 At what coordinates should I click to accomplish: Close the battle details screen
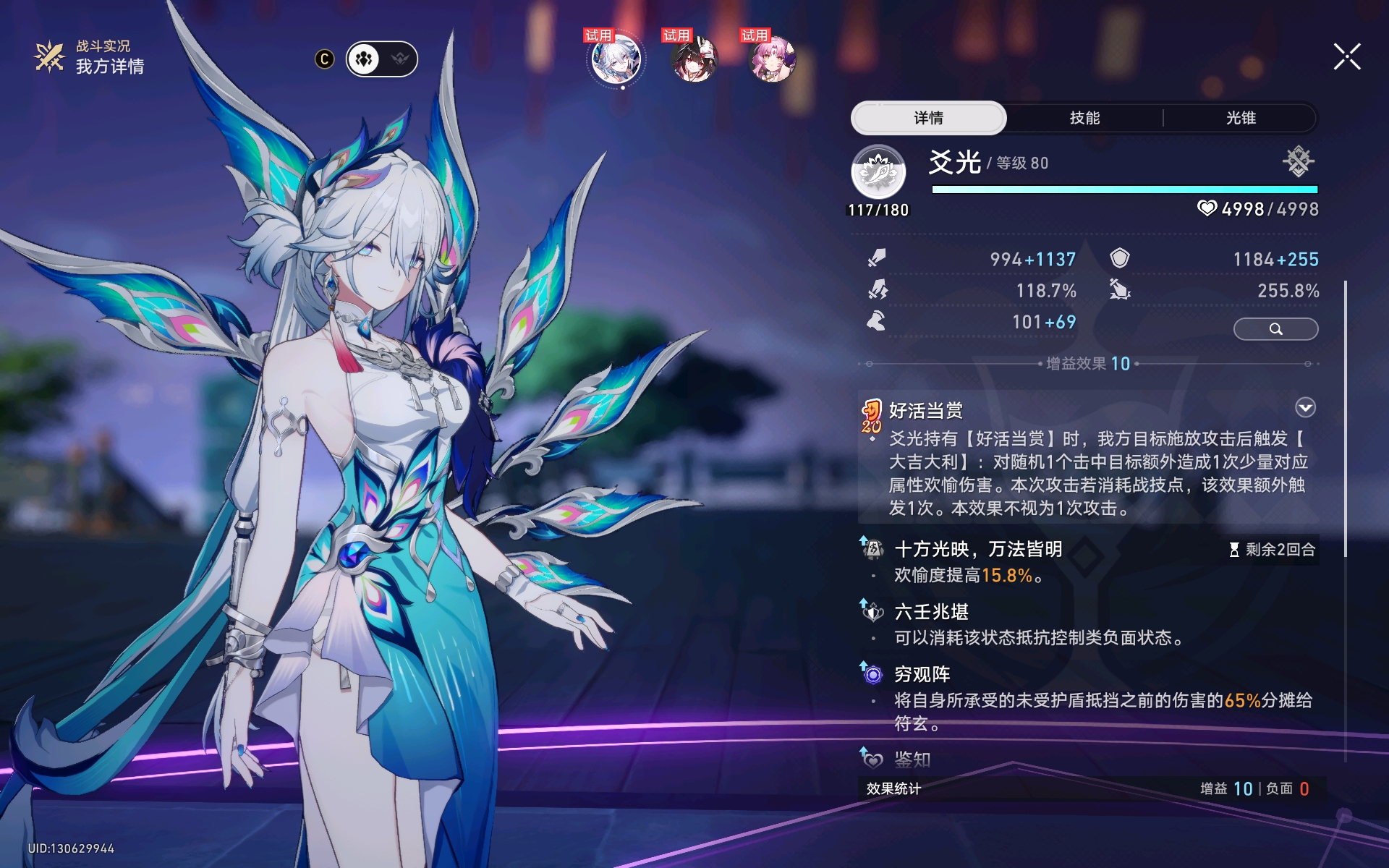point(1347,56)
